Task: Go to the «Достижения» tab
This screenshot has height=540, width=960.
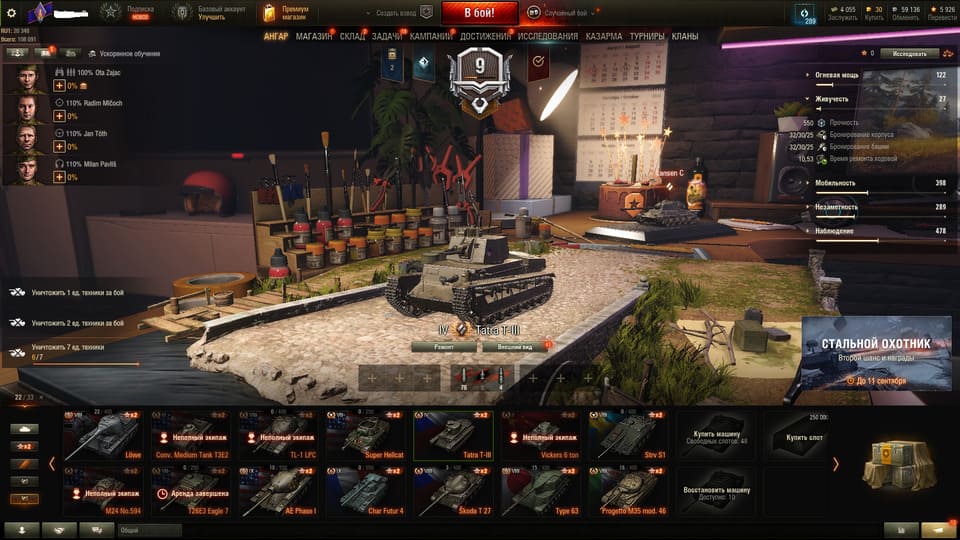Action: point(485,36)
